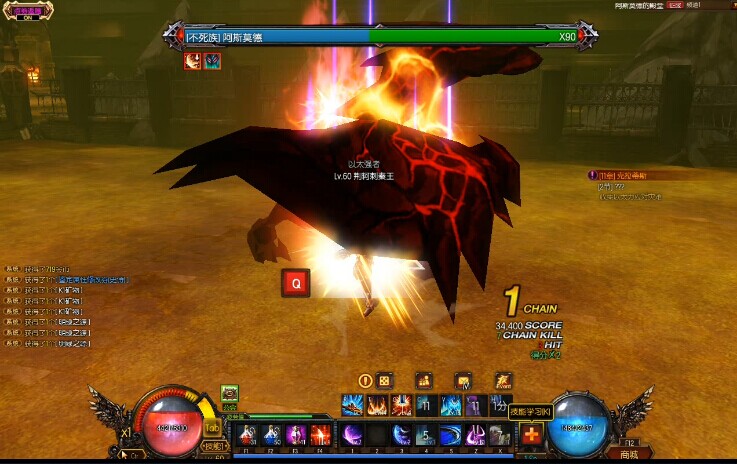
Task: Click the 公会 guild icon
Action: (229, 393)
